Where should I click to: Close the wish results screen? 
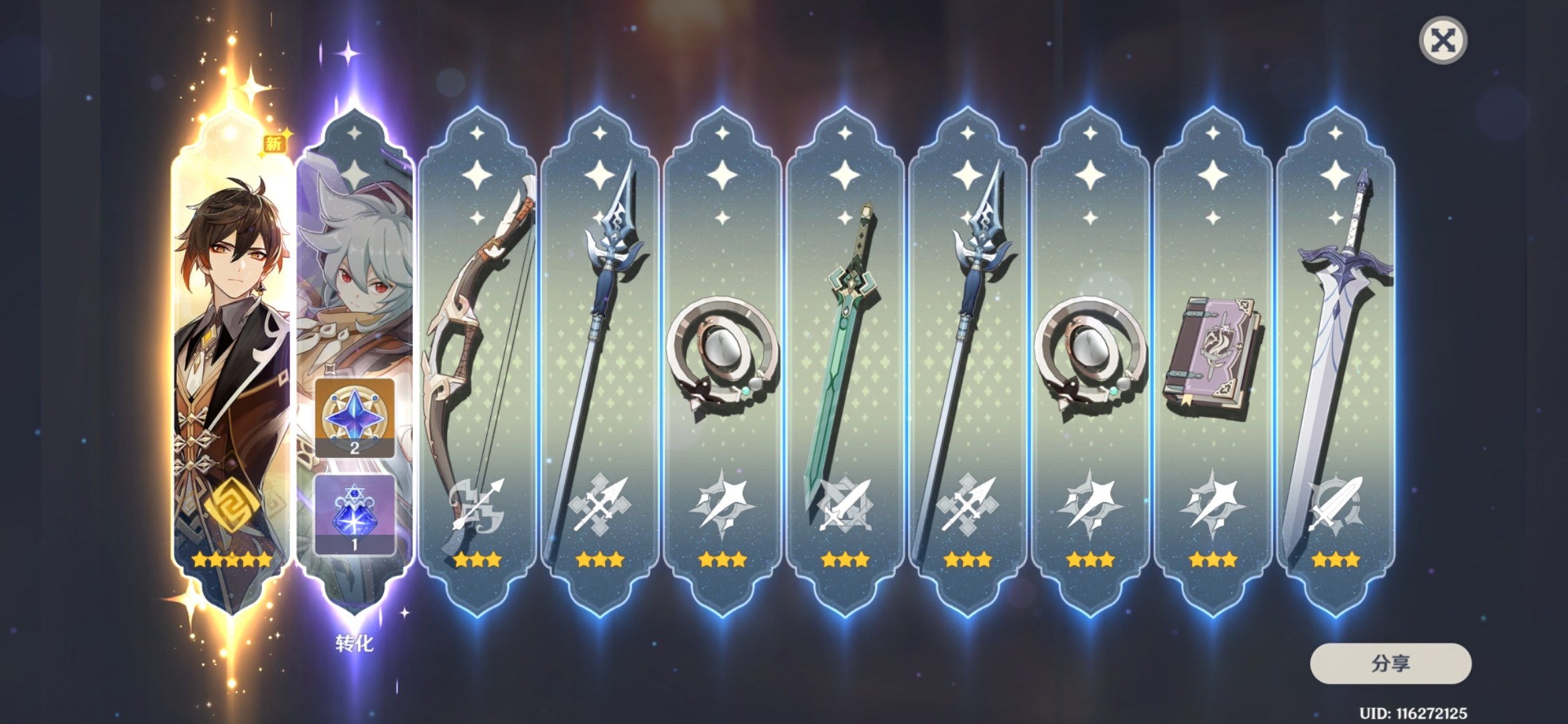(x=1443, y=40)
